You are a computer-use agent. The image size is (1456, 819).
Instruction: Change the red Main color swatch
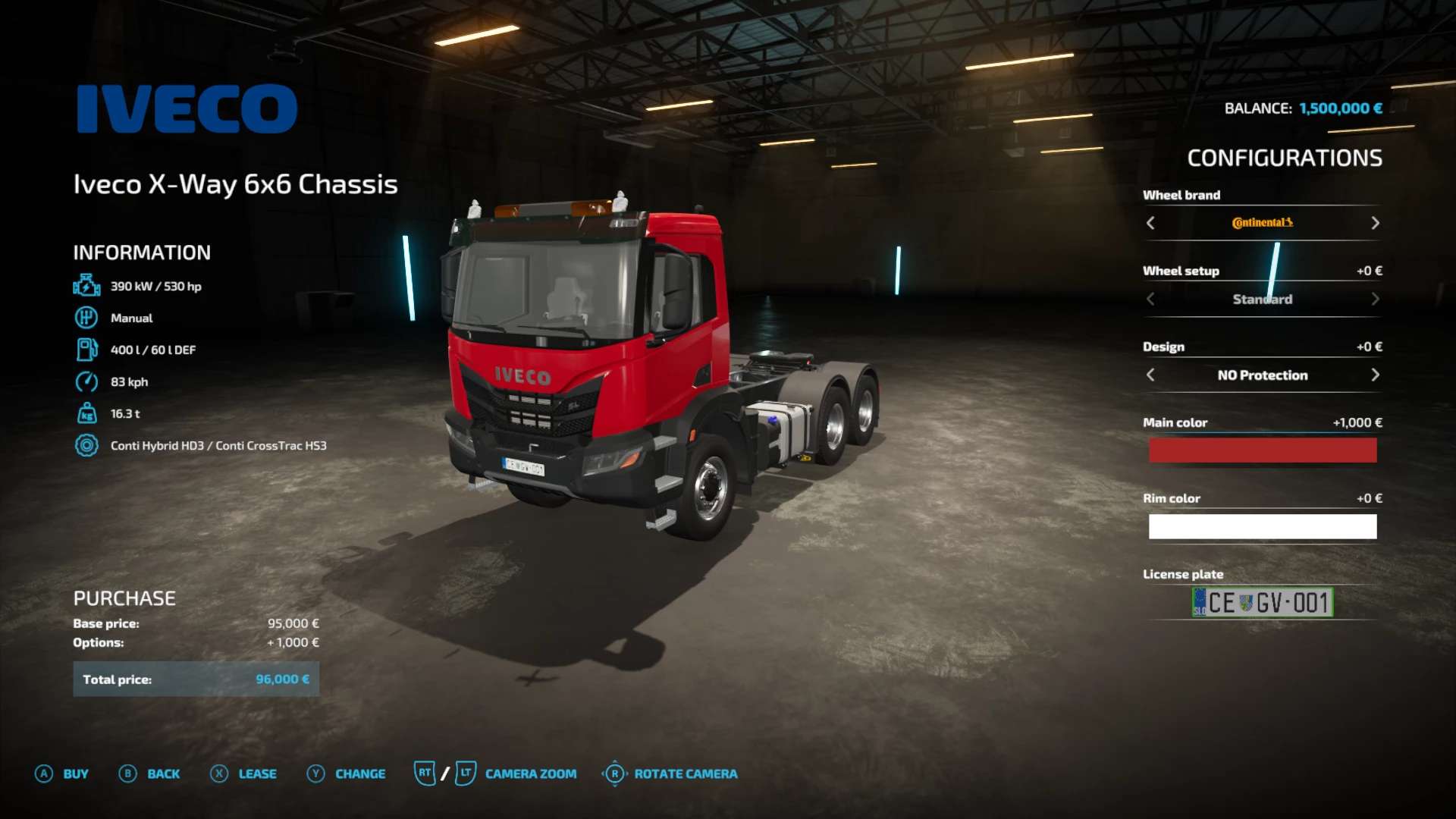point(1261,450)
